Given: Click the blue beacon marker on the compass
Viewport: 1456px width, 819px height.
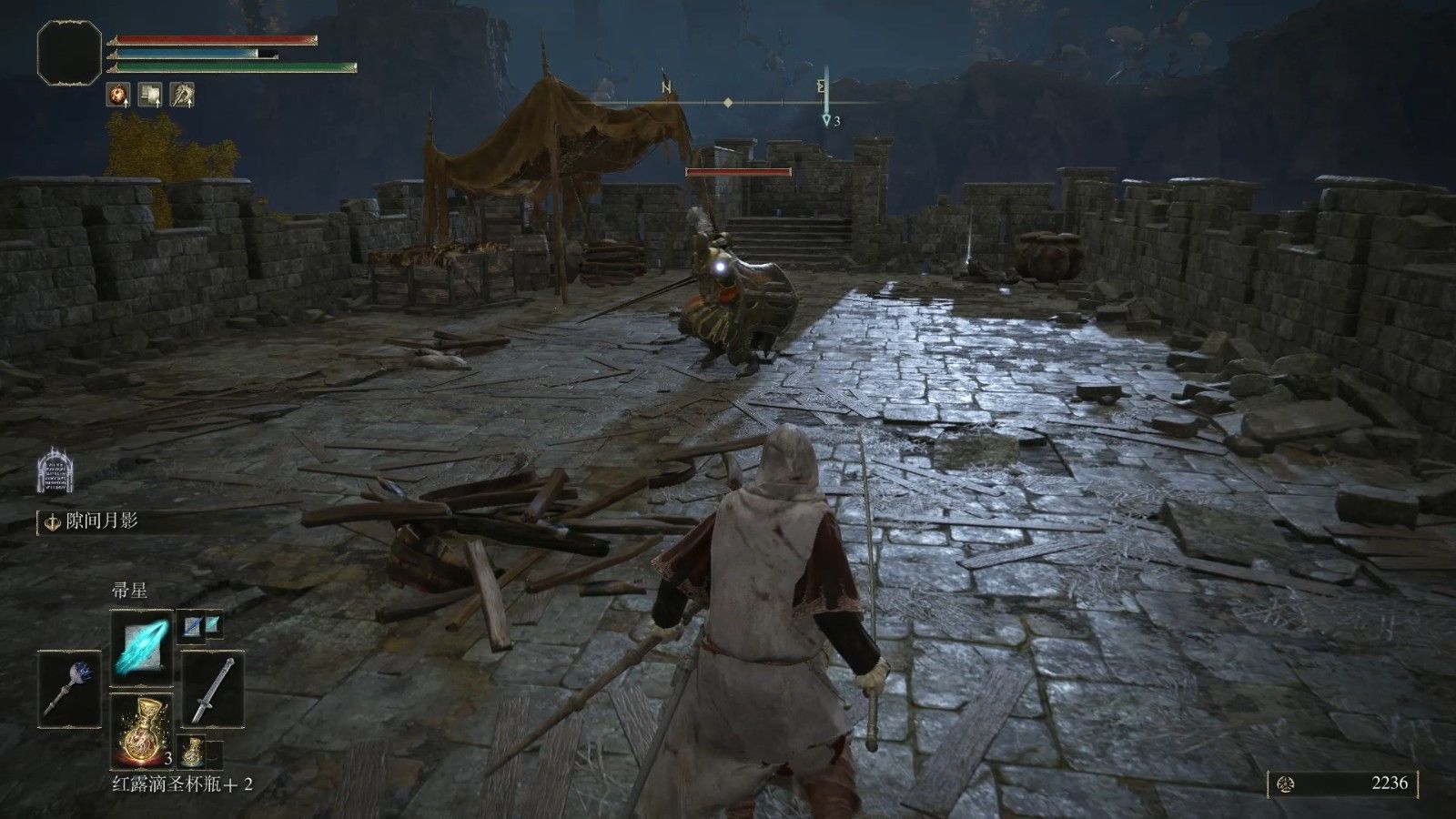Looking at the screenshot, I should pos(826,119).
